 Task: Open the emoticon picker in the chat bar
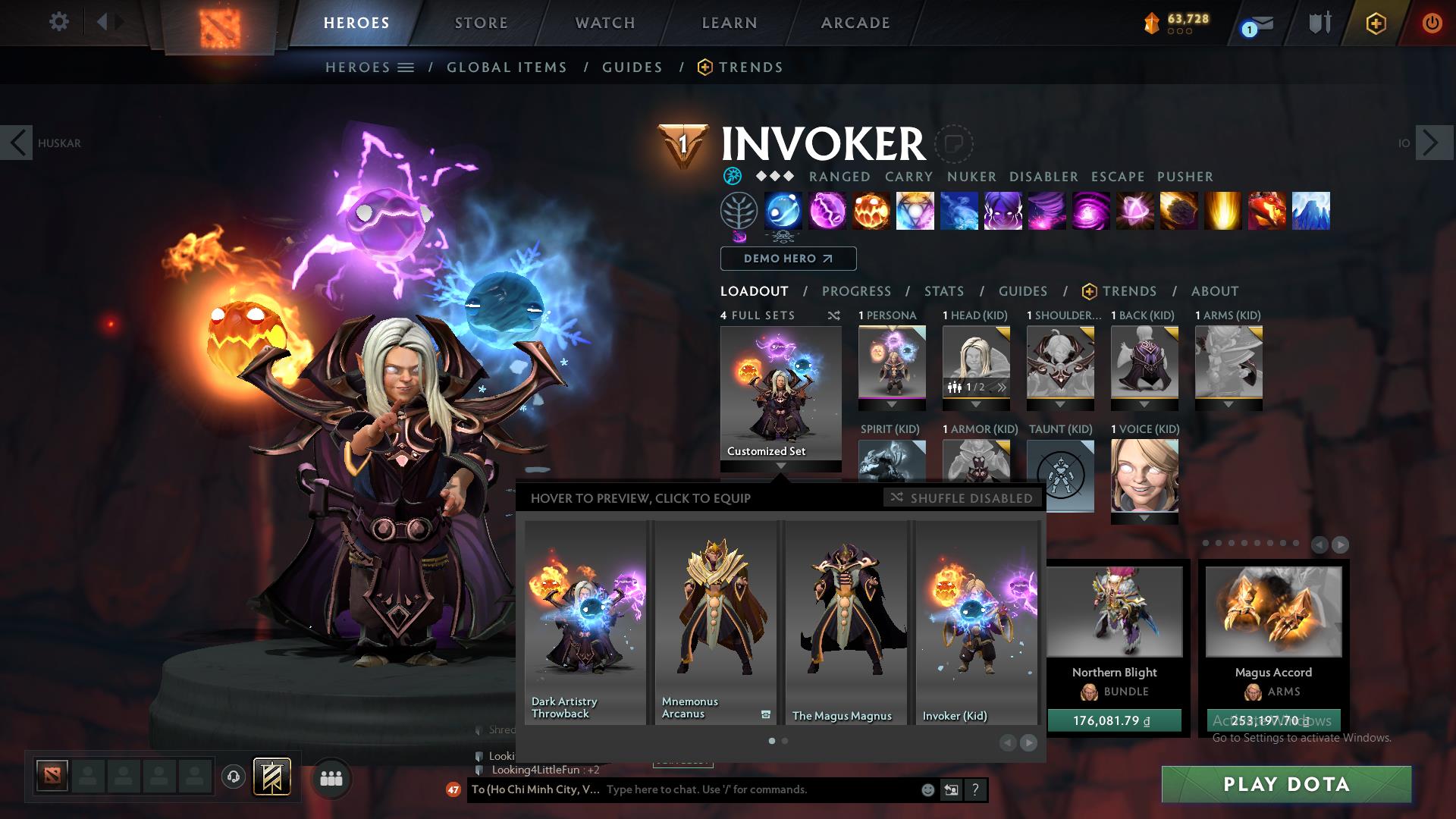click(927, 789)
